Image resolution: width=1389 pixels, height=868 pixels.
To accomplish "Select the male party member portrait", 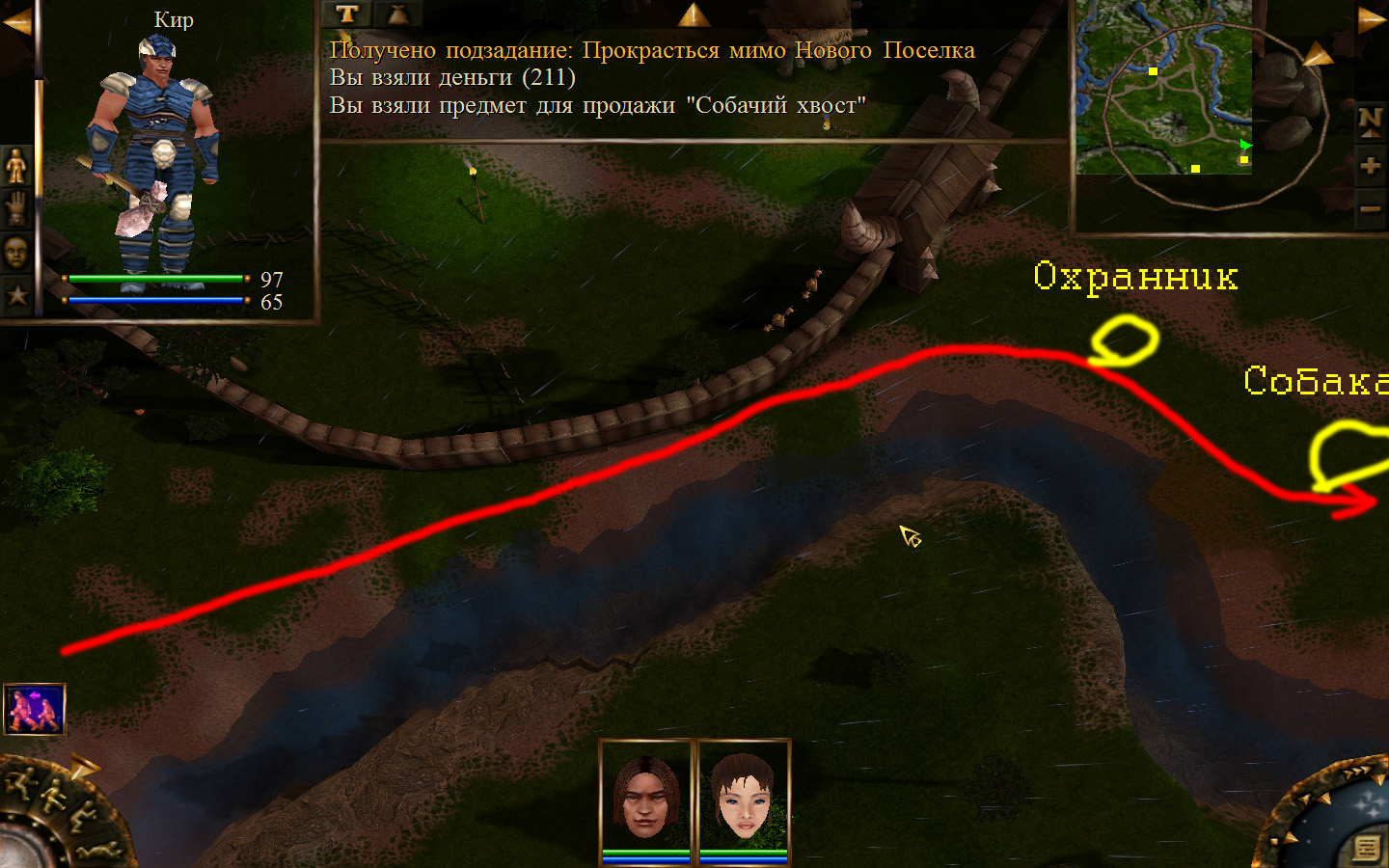I will click(x=646, y=797).
